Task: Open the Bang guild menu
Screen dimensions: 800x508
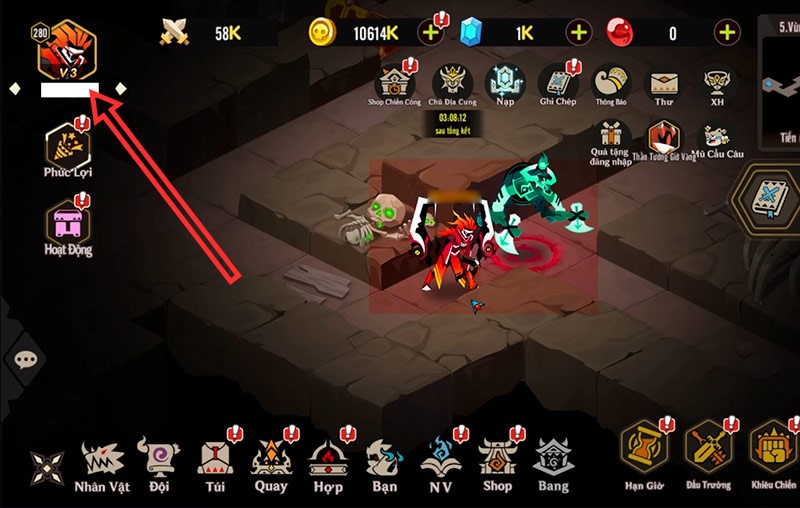Action: [552, 466]
